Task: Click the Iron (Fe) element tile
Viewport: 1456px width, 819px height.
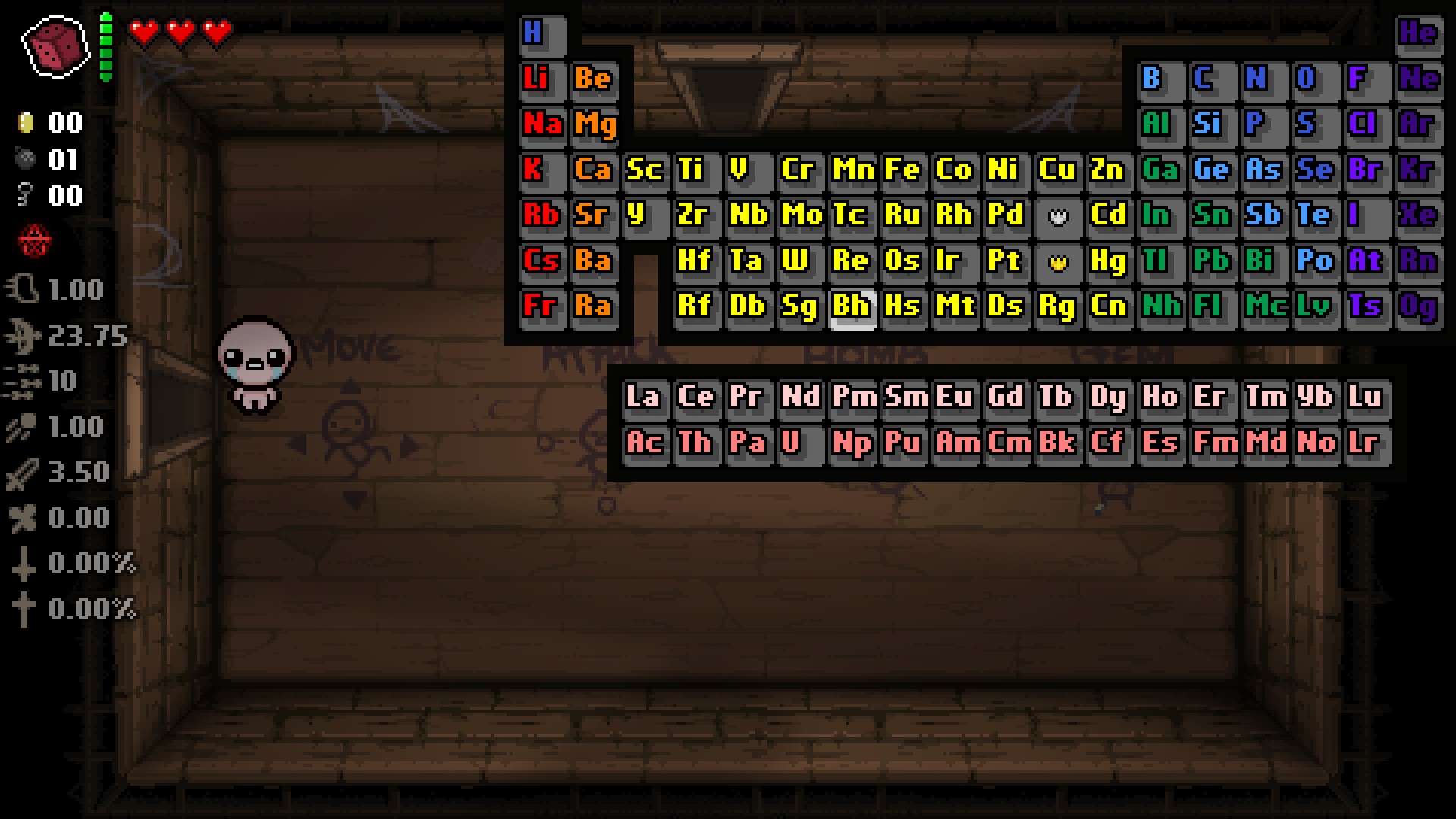Action: click(x=902, y=171)
